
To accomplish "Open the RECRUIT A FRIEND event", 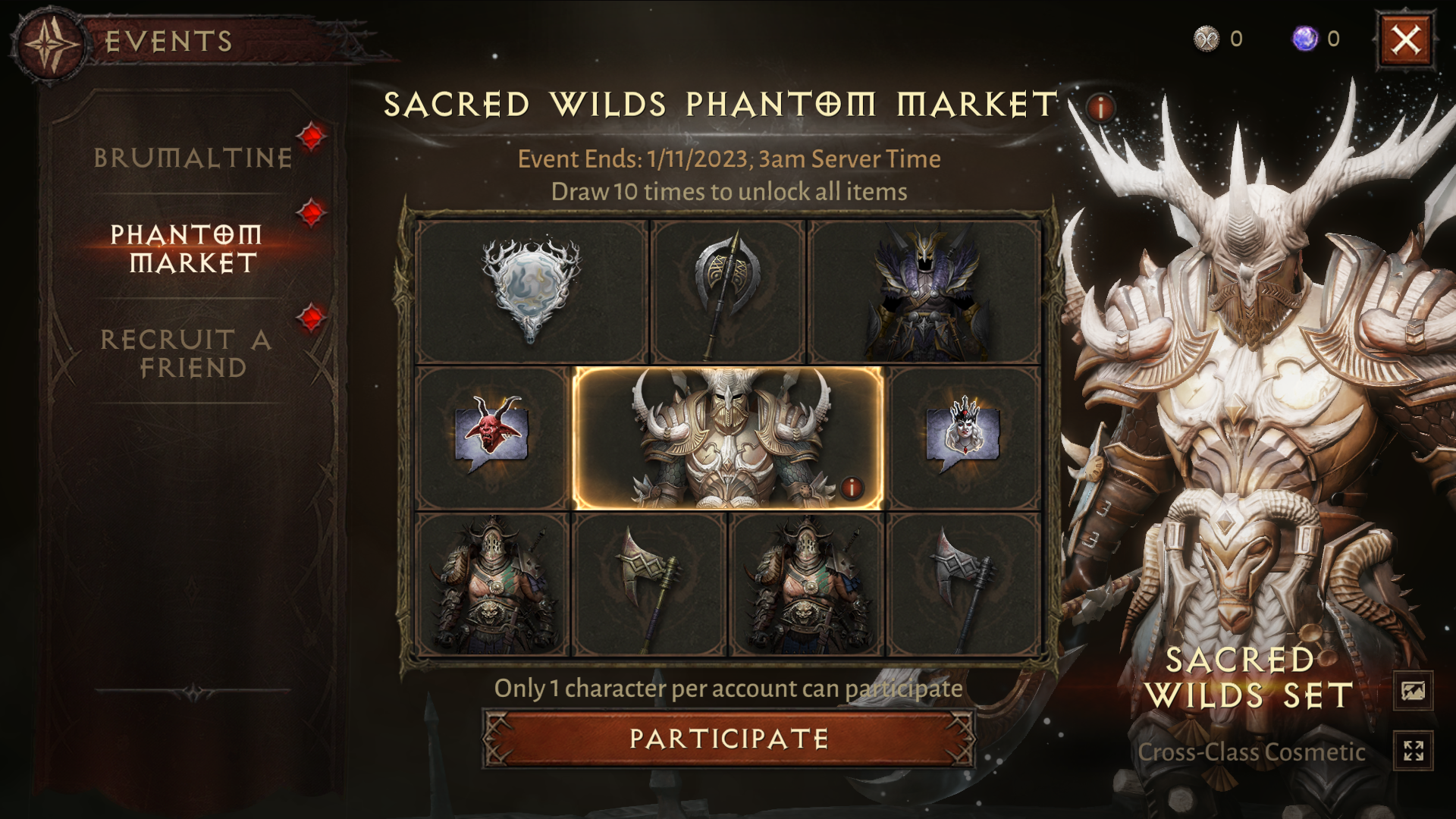I will (x=187, y=353).
